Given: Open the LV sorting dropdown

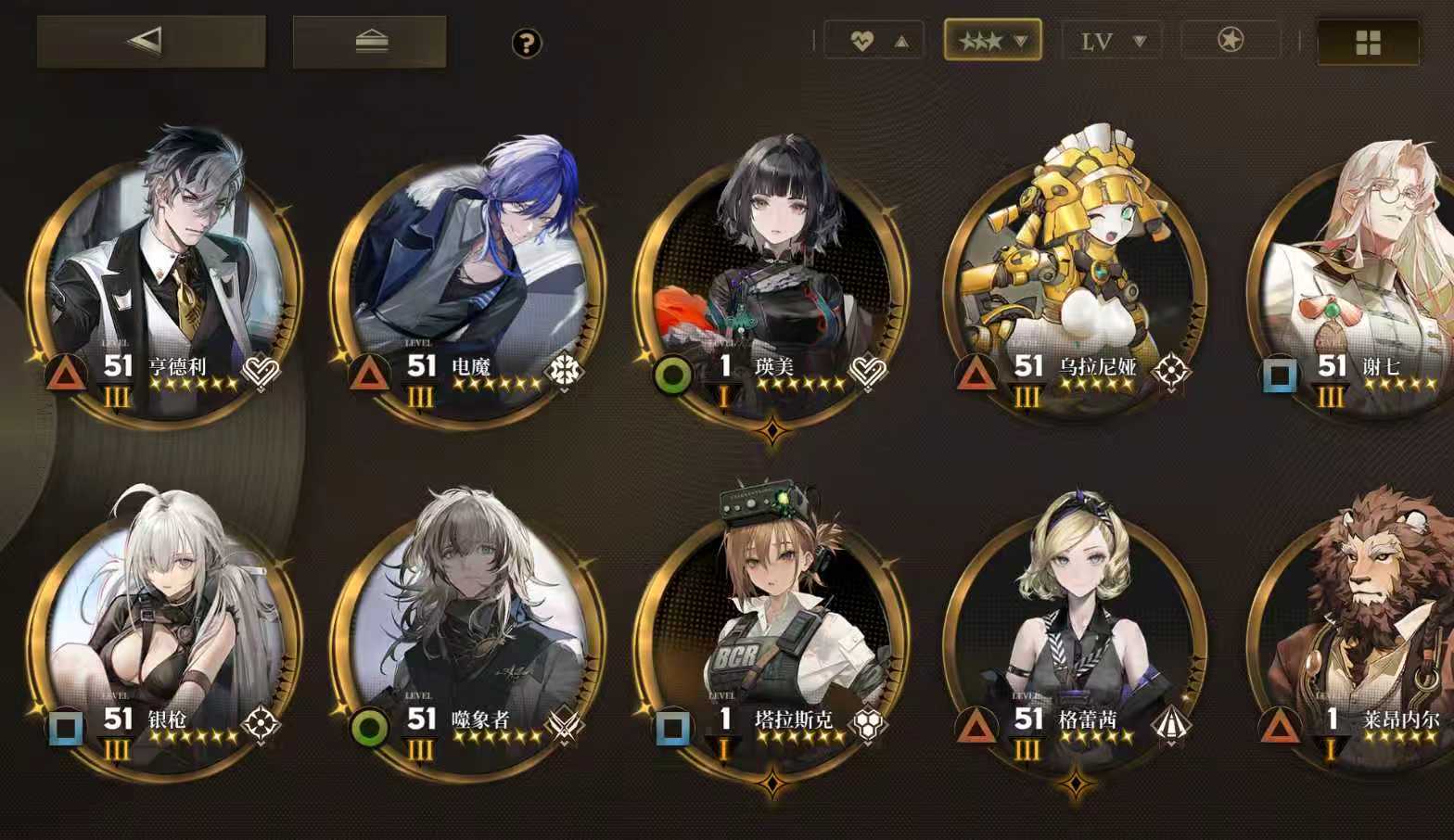Looking at the screenshot, I should [x=1112, y=41].
